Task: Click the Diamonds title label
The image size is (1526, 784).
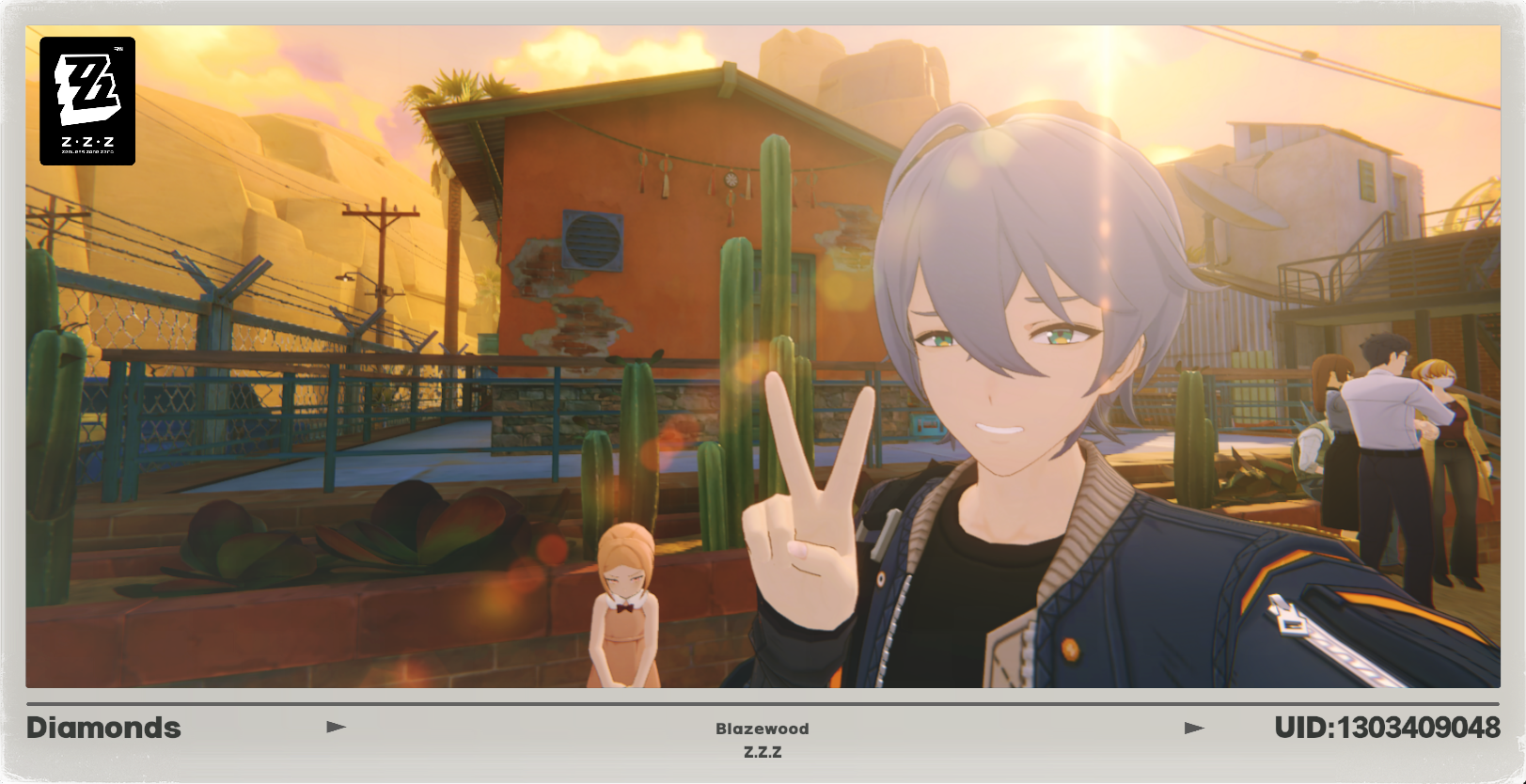Action: (x=103, y=727)
